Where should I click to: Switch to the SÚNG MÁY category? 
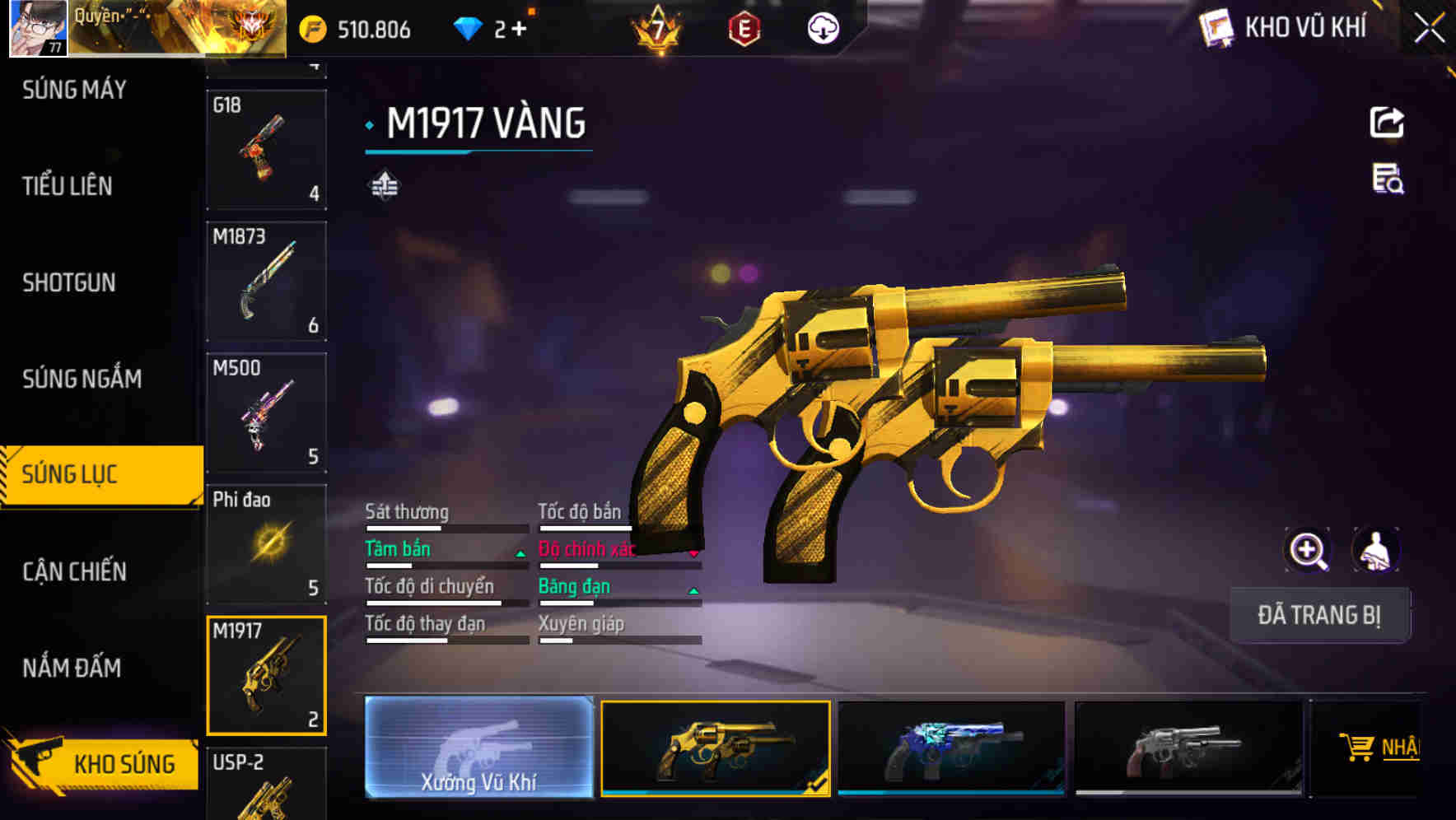[x=74, y=90]
